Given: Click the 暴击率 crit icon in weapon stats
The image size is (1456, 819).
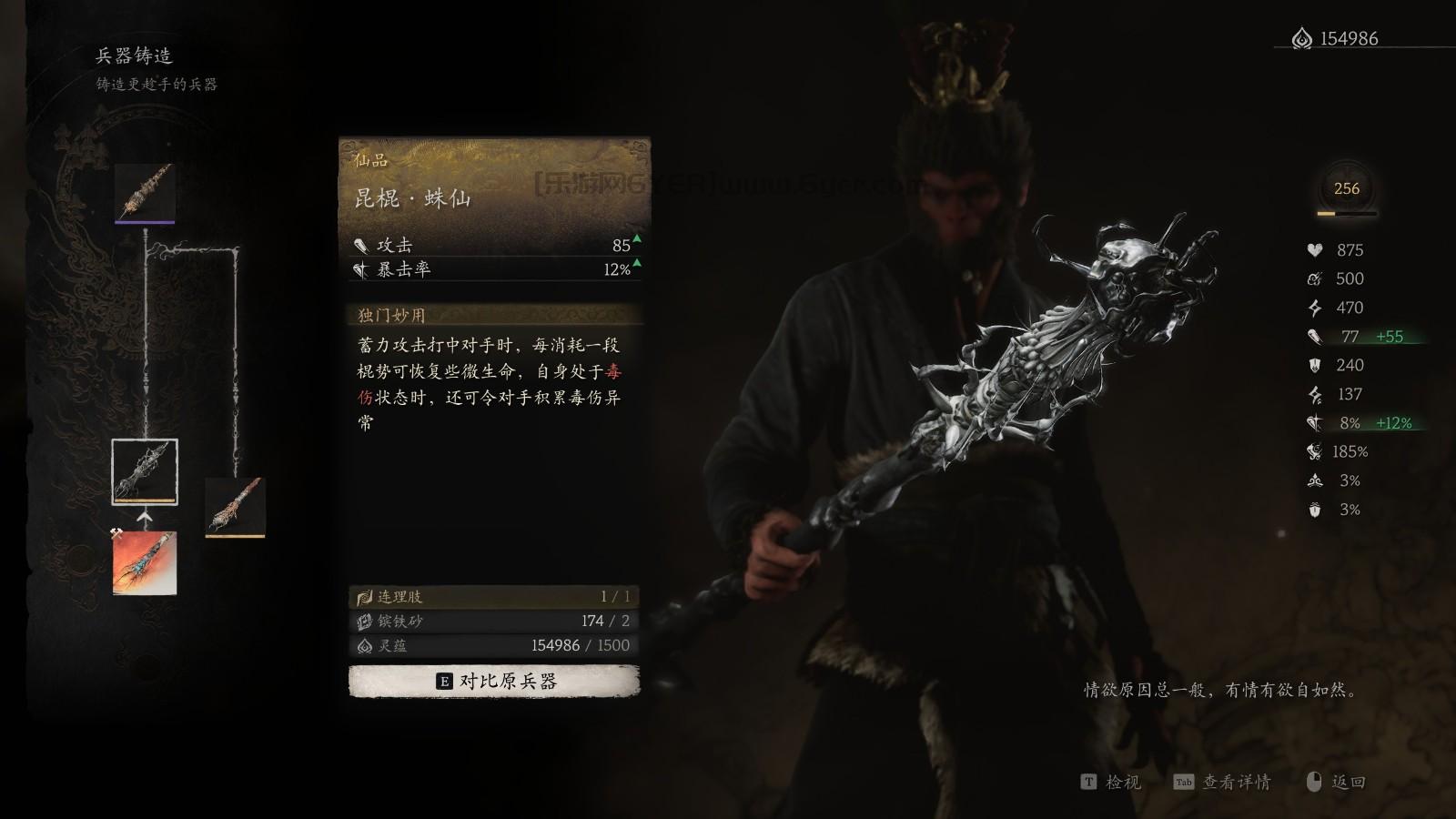Looking at the screenshot, I should click(x=362, y=270).
